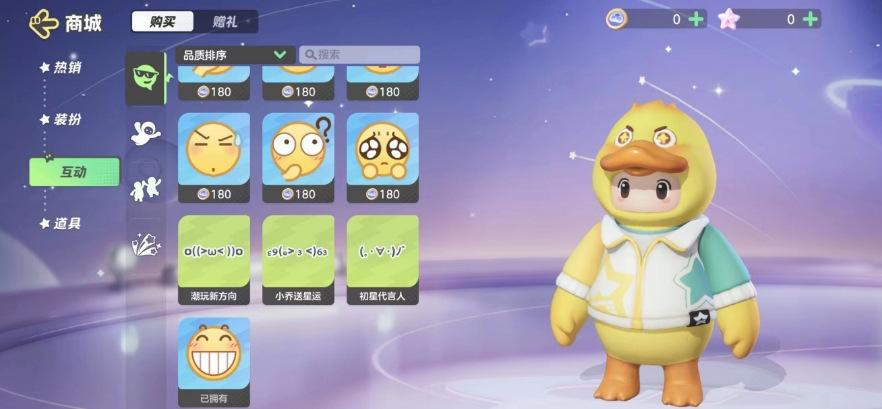The width and height of the screenshot is (882, 409).
Task: Click the 搜索 search box
Action: coord(359,55)
